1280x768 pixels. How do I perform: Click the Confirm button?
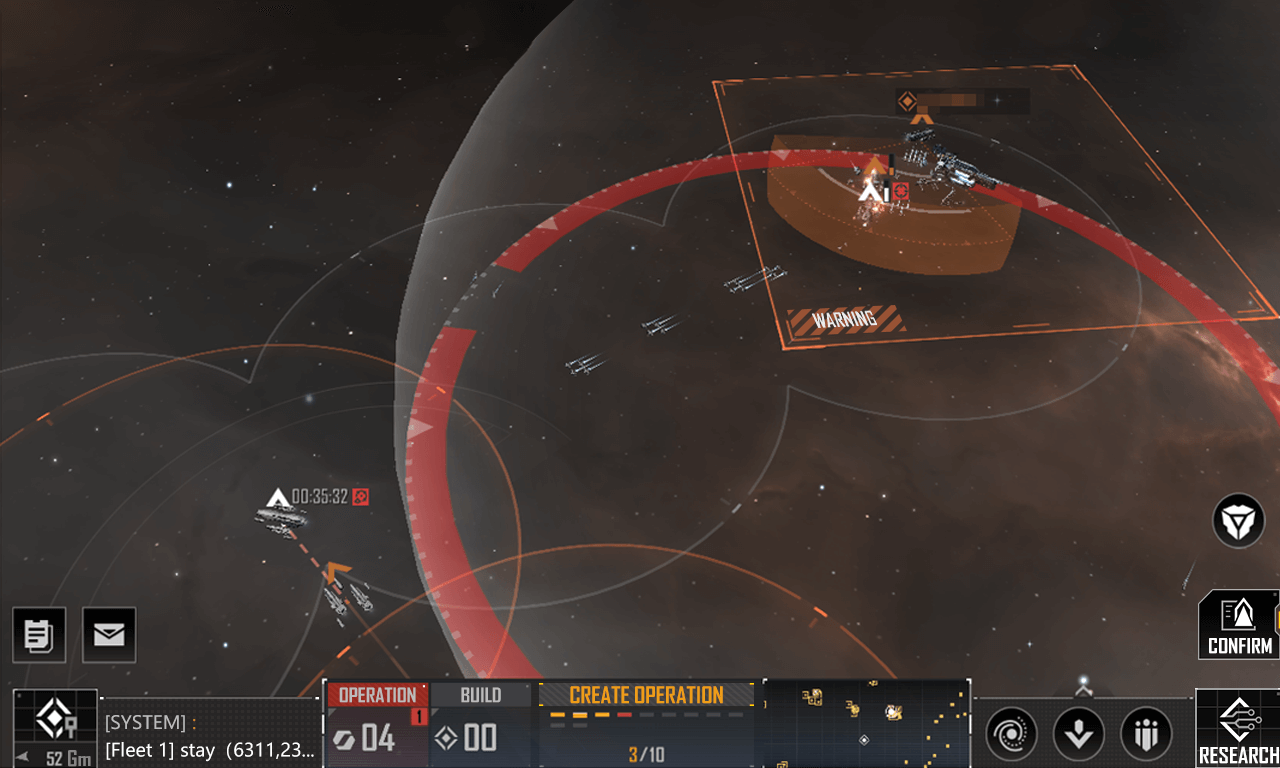point(1240,625)
